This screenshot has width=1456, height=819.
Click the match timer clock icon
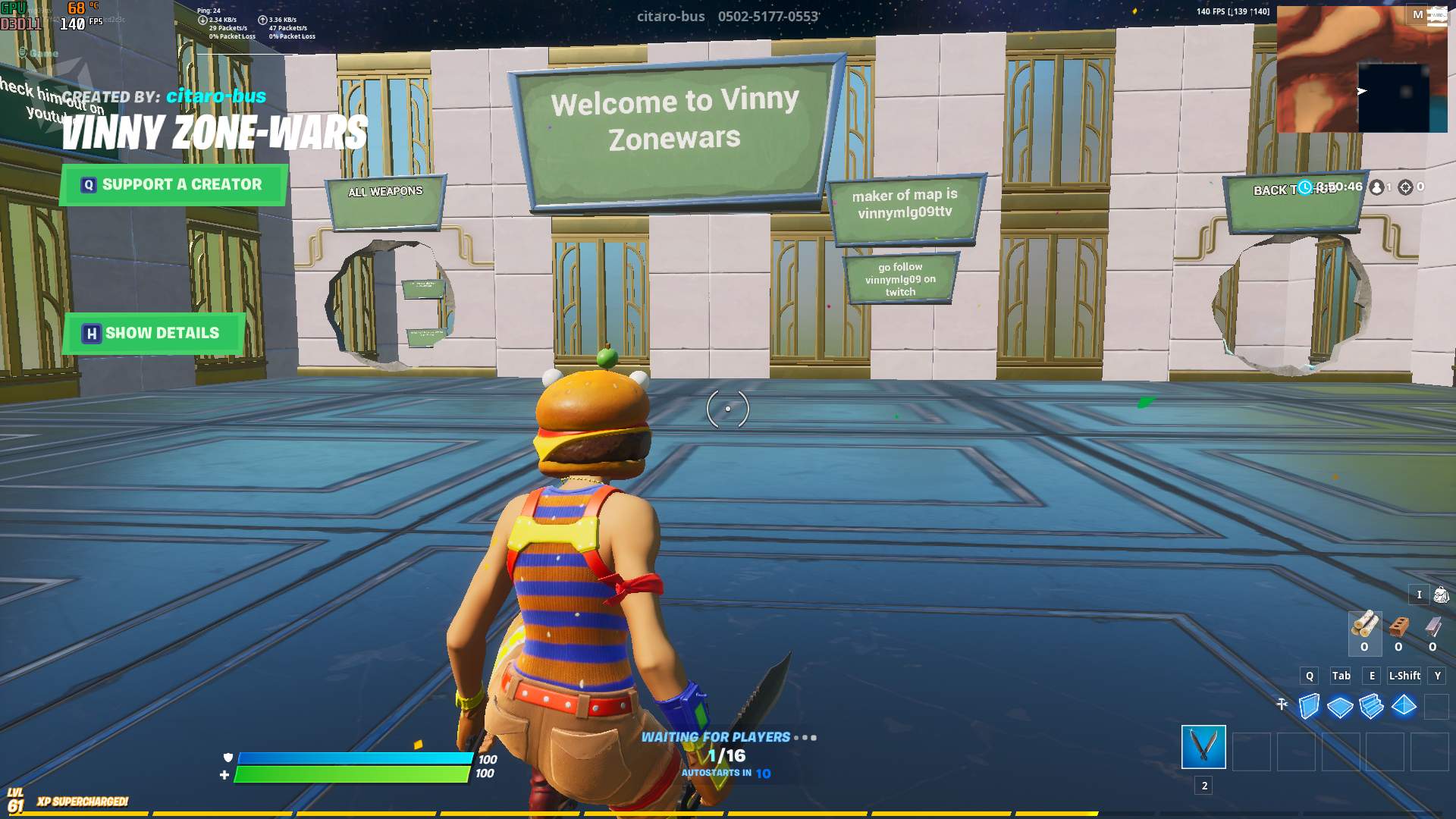pos(1305,186)
